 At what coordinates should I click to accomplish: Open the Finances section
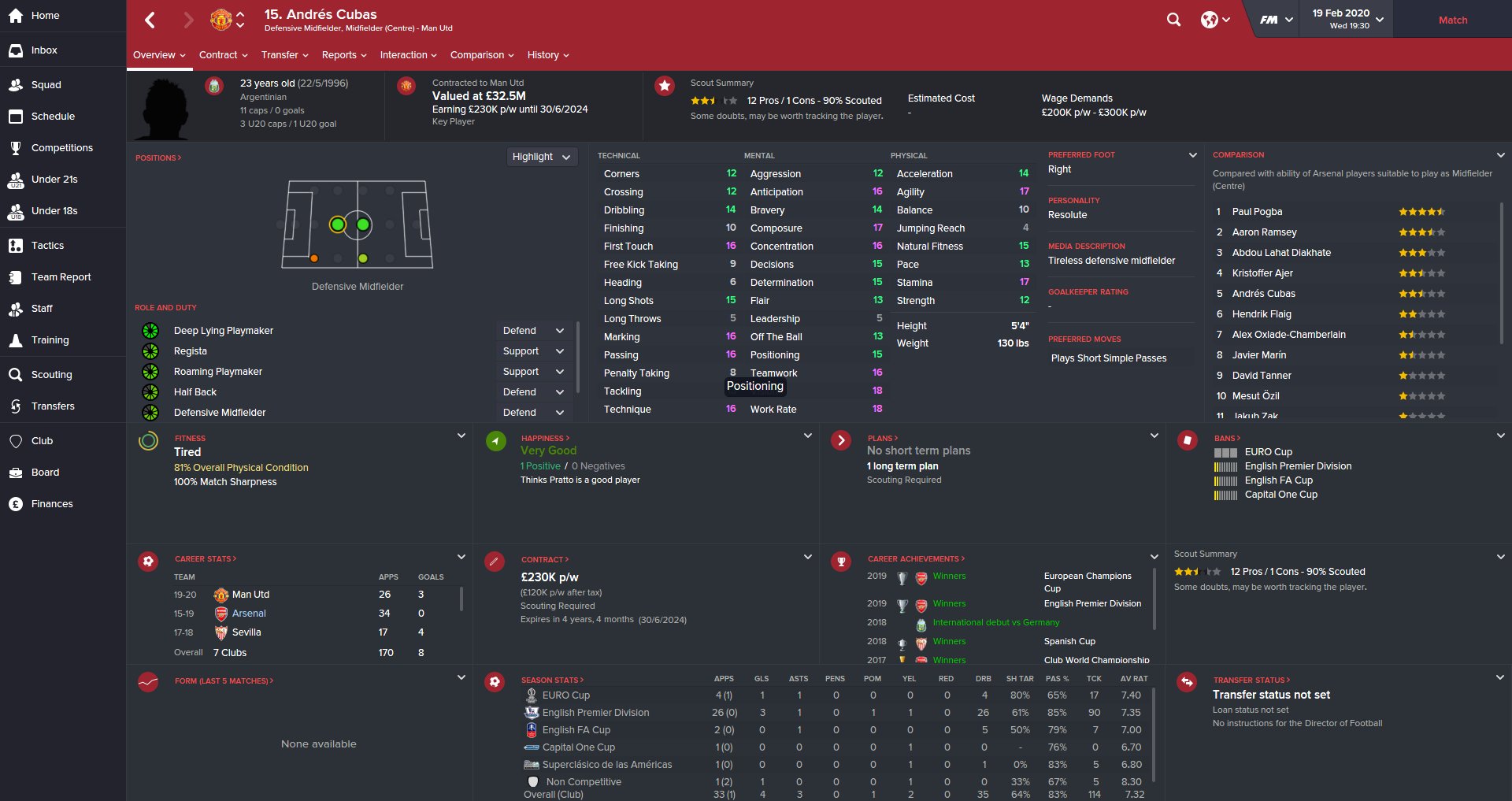(x=52, y=504)
